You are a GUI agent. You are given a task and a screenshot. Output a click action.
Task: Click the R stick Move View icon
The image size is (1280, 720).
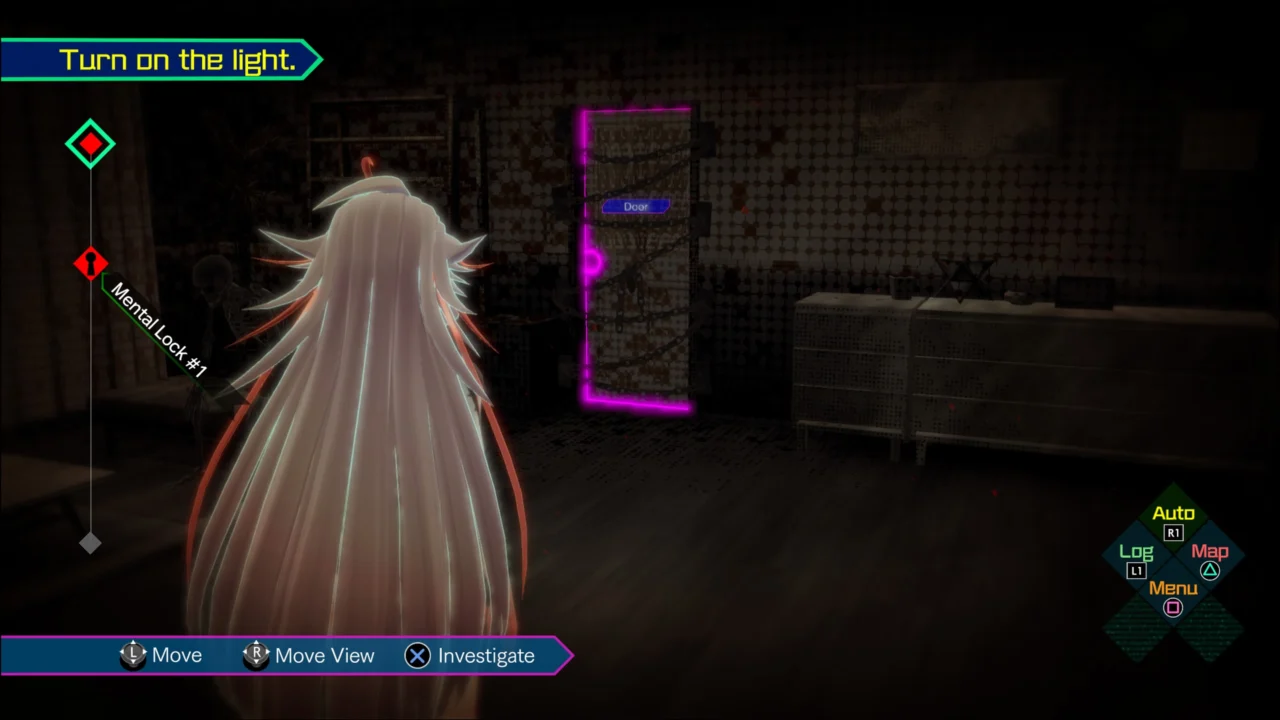click(x=256, y=655)
